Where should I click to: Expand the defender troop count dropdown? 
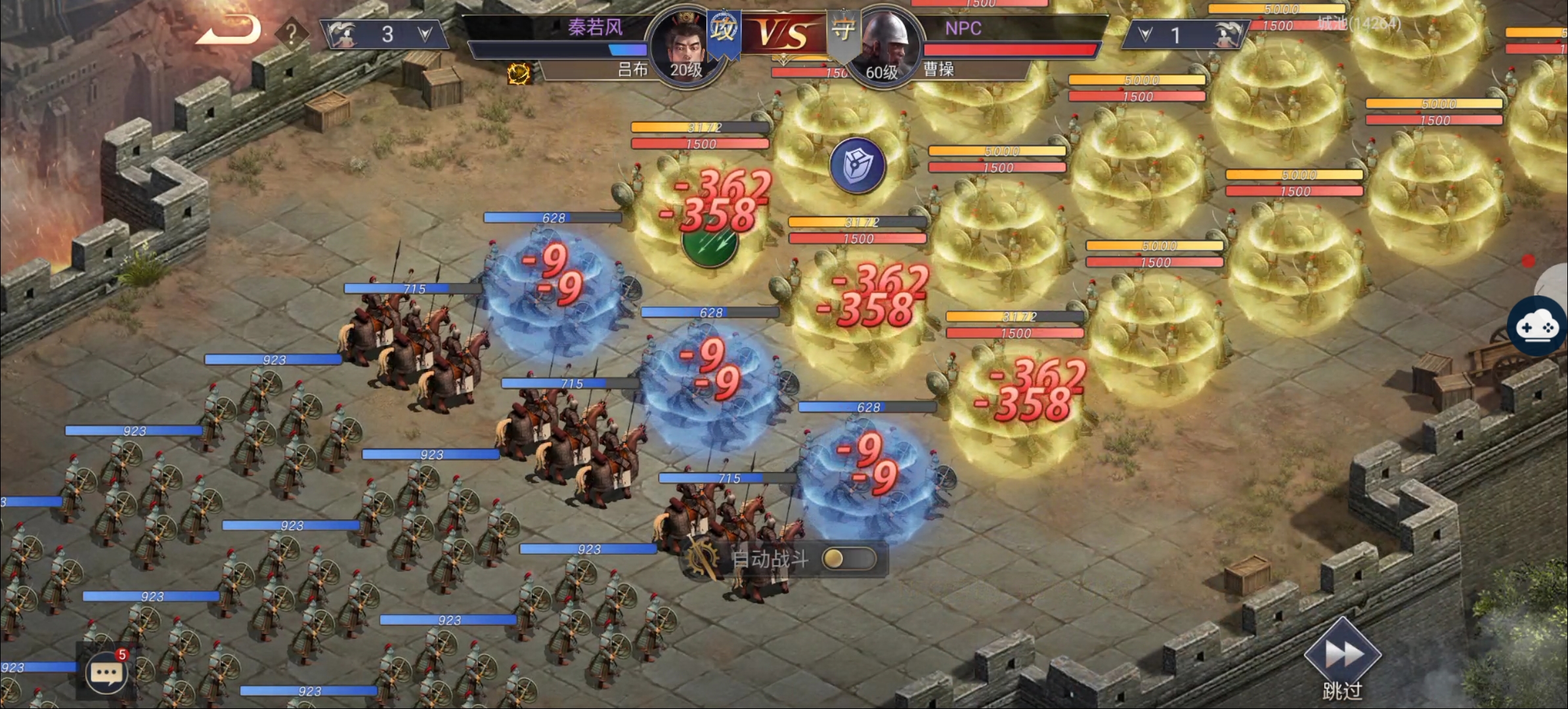[1145, 35]
